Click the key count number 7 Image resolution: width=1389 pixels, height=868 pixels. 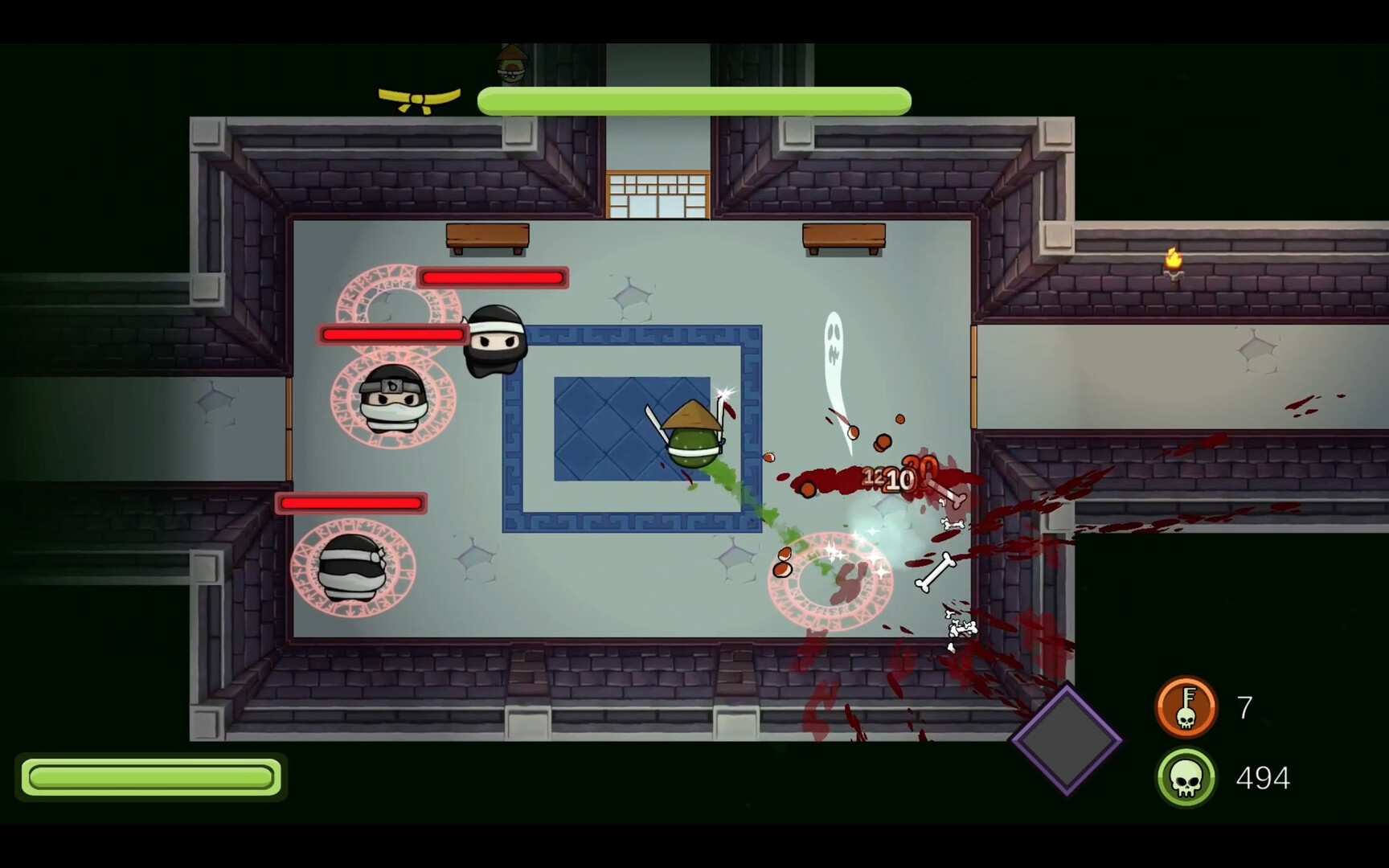pos(1245,706)
